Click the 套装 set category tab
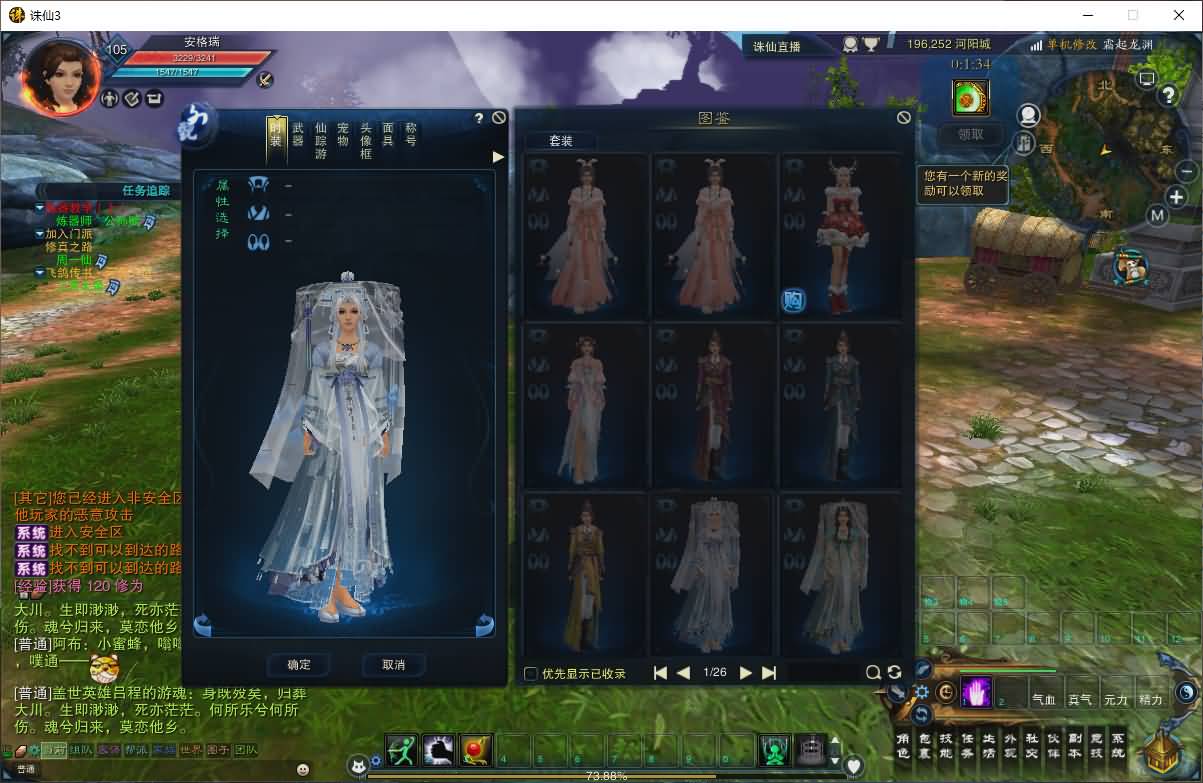1203x783 pixels. pyautogui.click(x=560, y=141)
